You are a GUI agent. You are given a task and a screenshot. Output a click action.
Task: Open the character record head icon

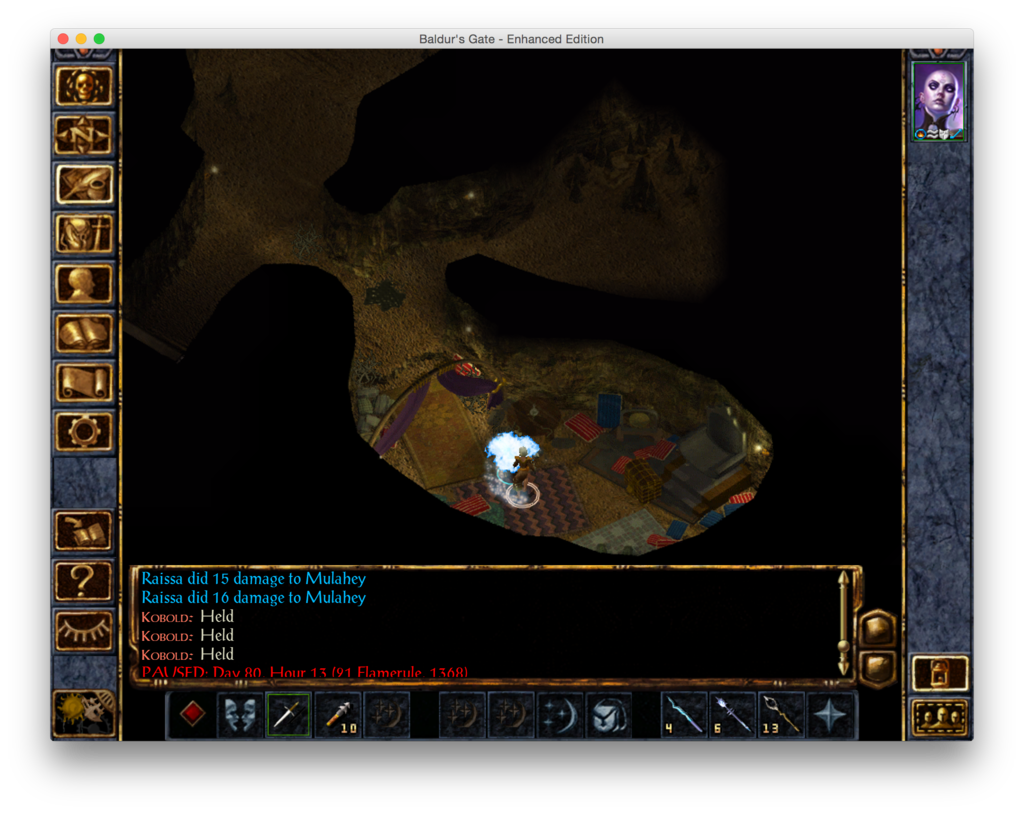click(84, 284)
